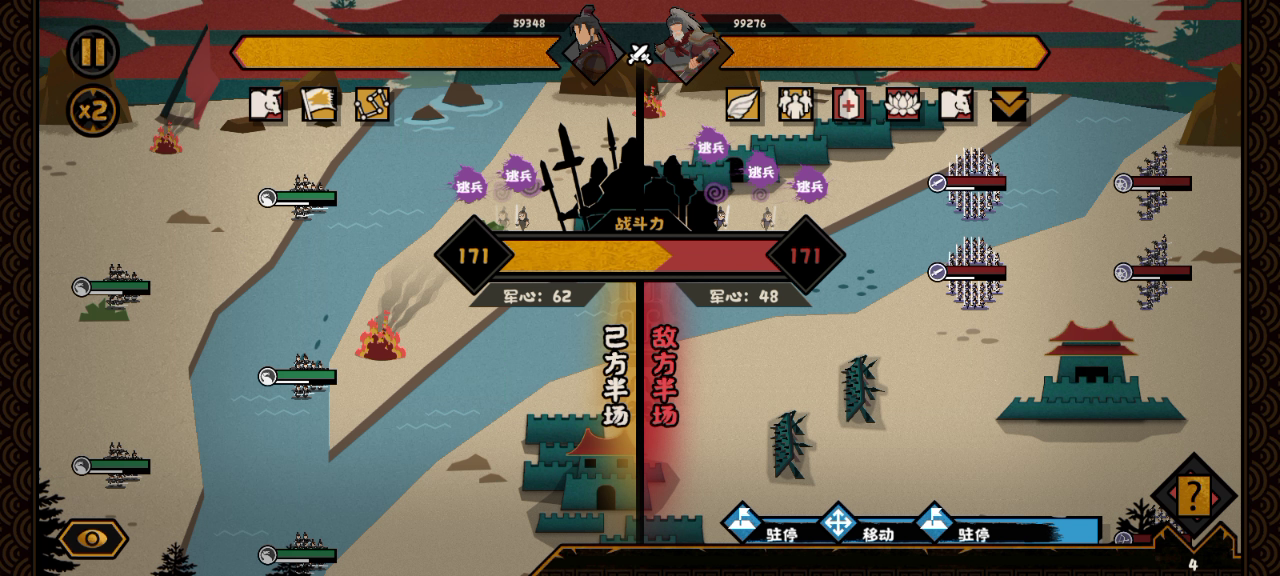The height and width of the screenshot is (576, 1280).
Task: Select the flag skill icon
Action: (320, 104)
